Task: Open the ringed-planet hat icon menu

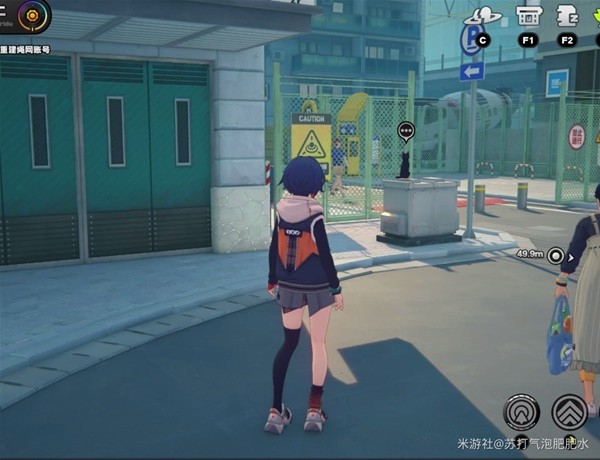Action: click(x=482, y=17)
